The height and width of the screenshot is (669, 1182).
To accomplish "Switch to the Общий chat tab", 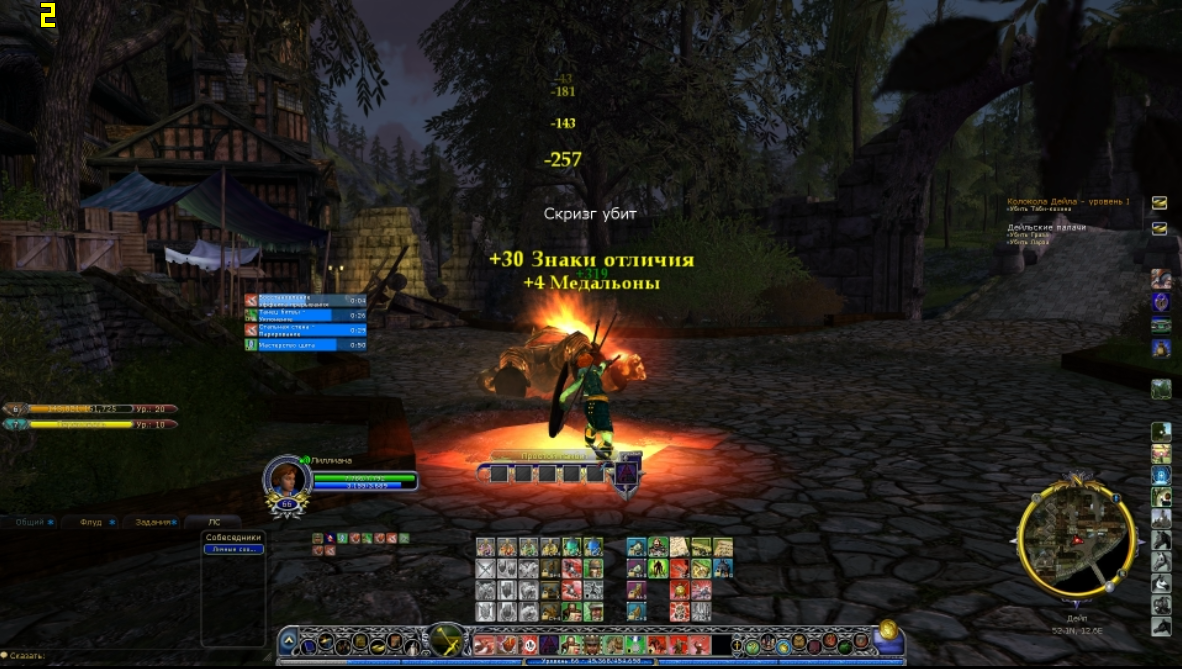I will pyautogui.click(x=30, y=522).
